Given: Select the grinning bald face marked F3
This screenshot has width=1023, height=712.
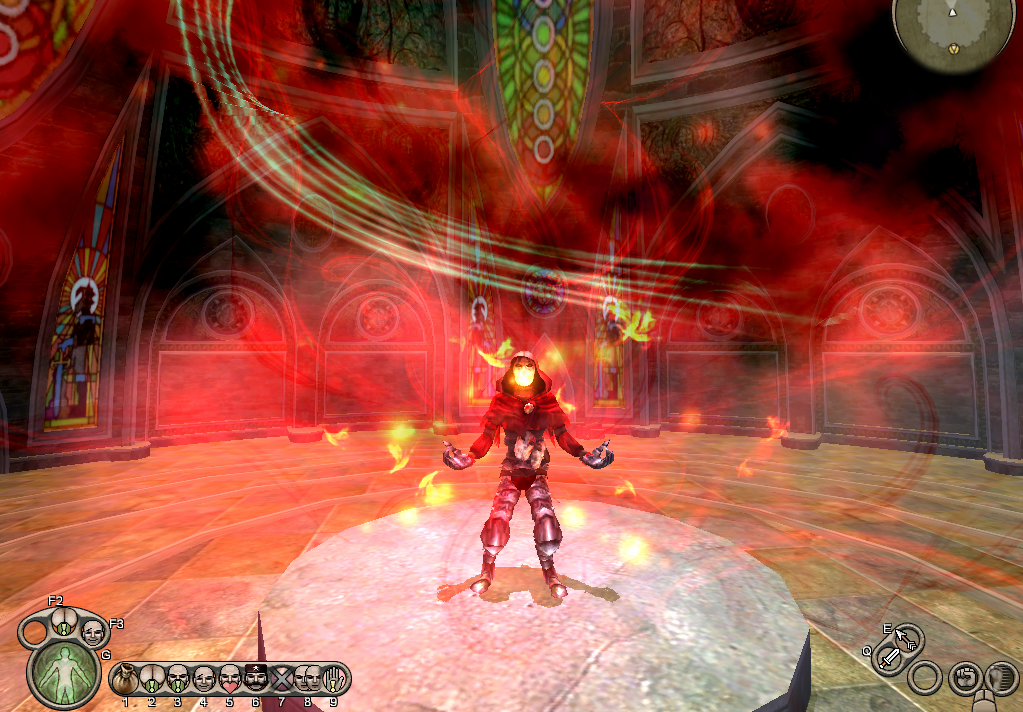Looking at the screenshot, I should point(92,631).
